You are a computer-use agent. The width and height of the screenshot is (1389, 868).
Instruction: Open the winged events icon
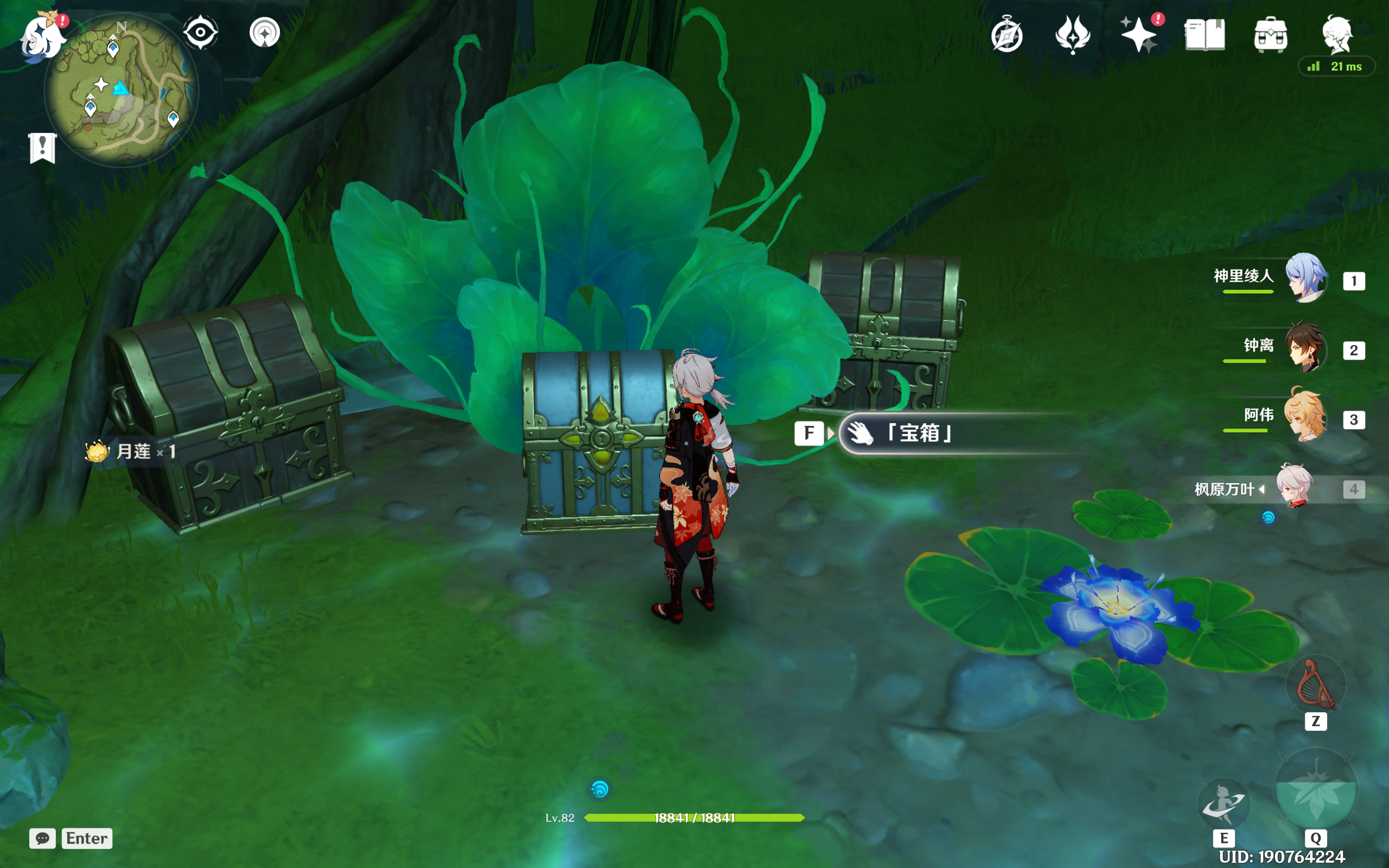coord(1072,34)
